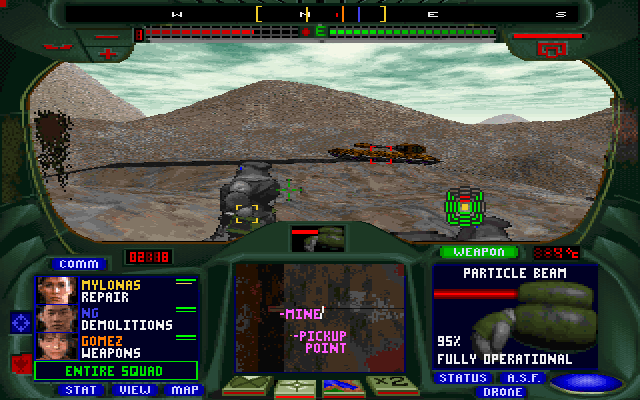Select the Particle Beam weapon display
Screen dimensions: 640x400
click(515, 315)
